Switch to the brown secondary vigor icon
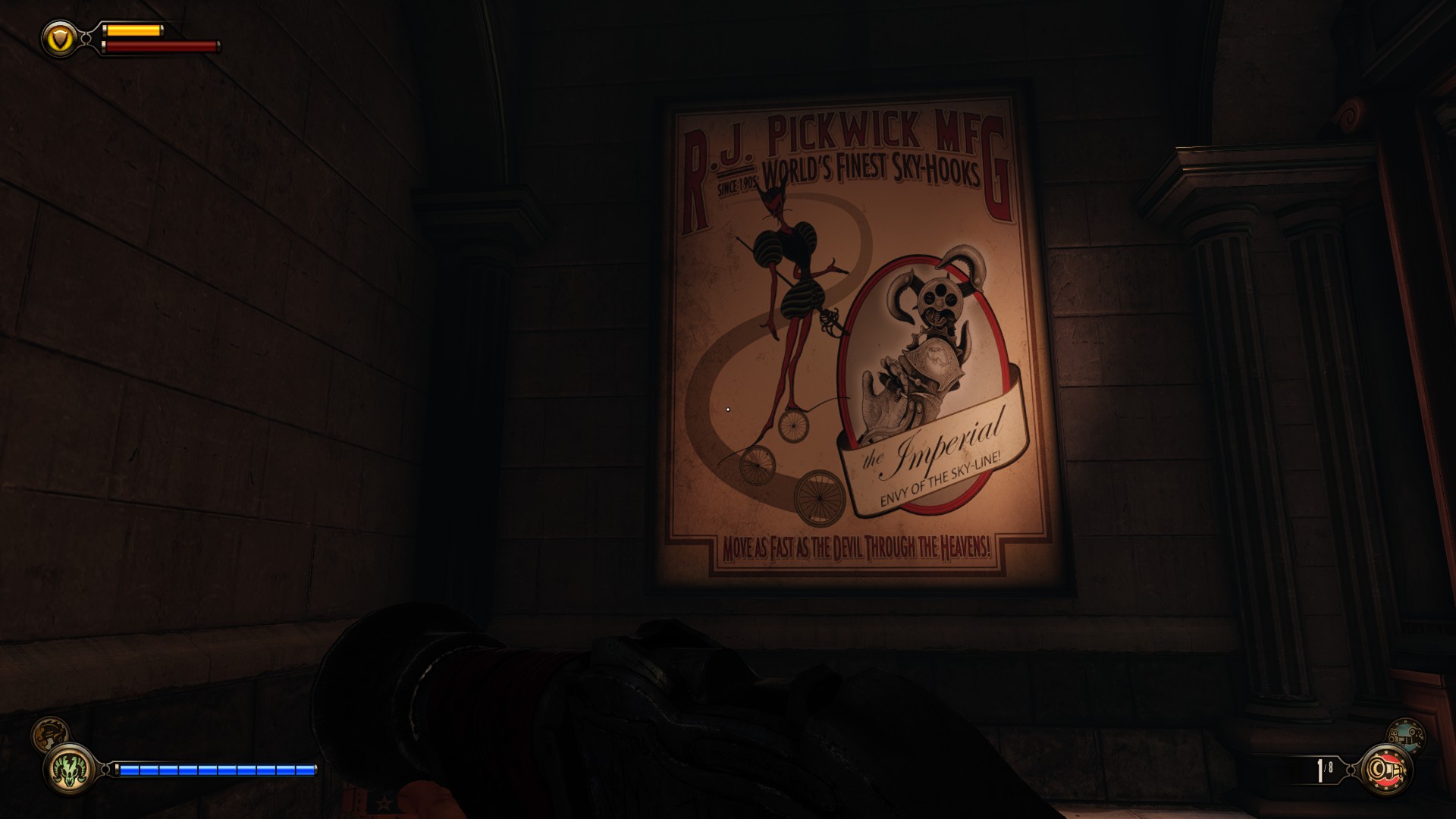This screenshot has width=1456, height=819. pyautogui.click(x=50, y=735)
